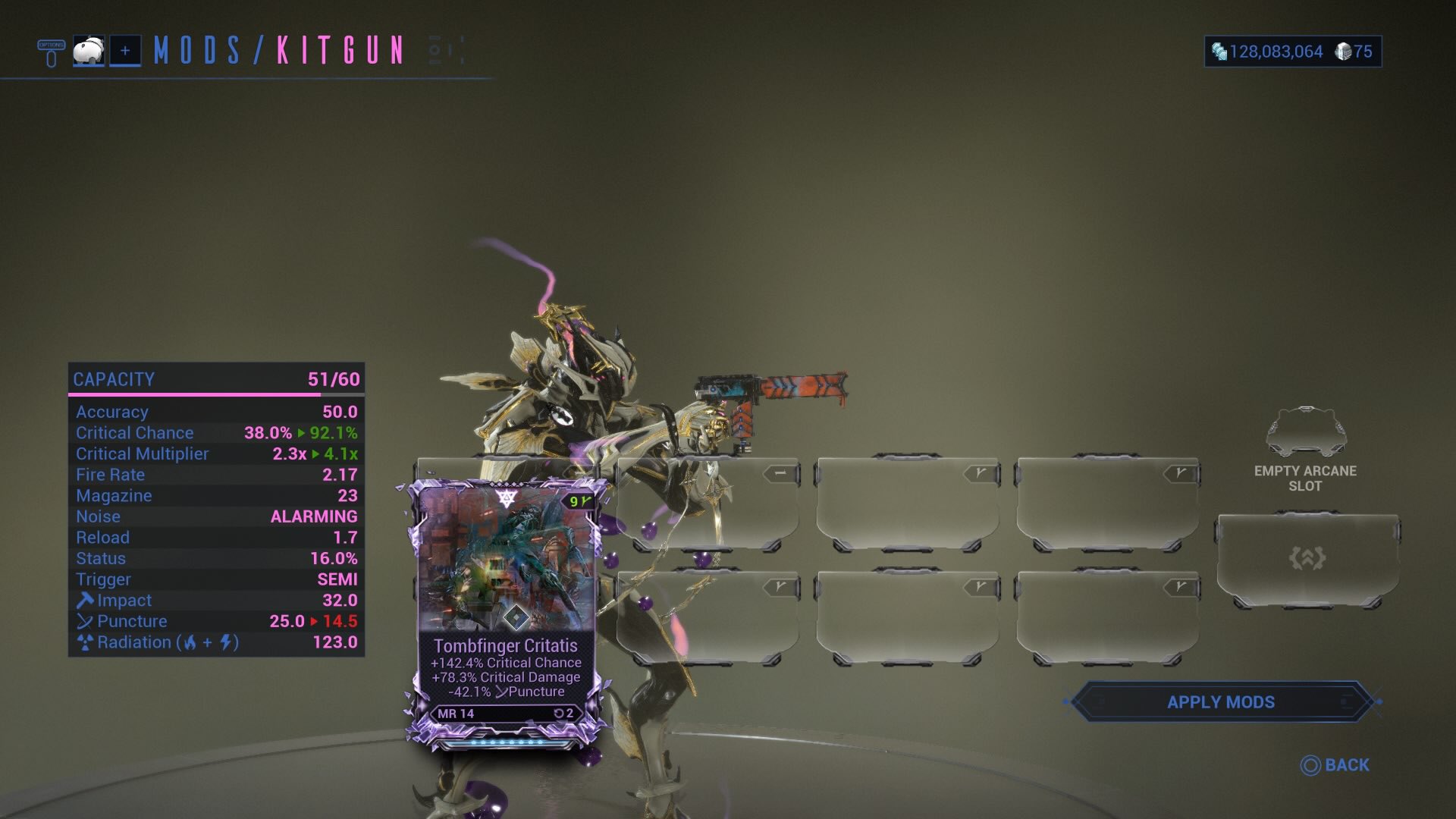1456x819 pixels.
Task: Open the Options menu via the controller icon
Action: pos(49,52)
